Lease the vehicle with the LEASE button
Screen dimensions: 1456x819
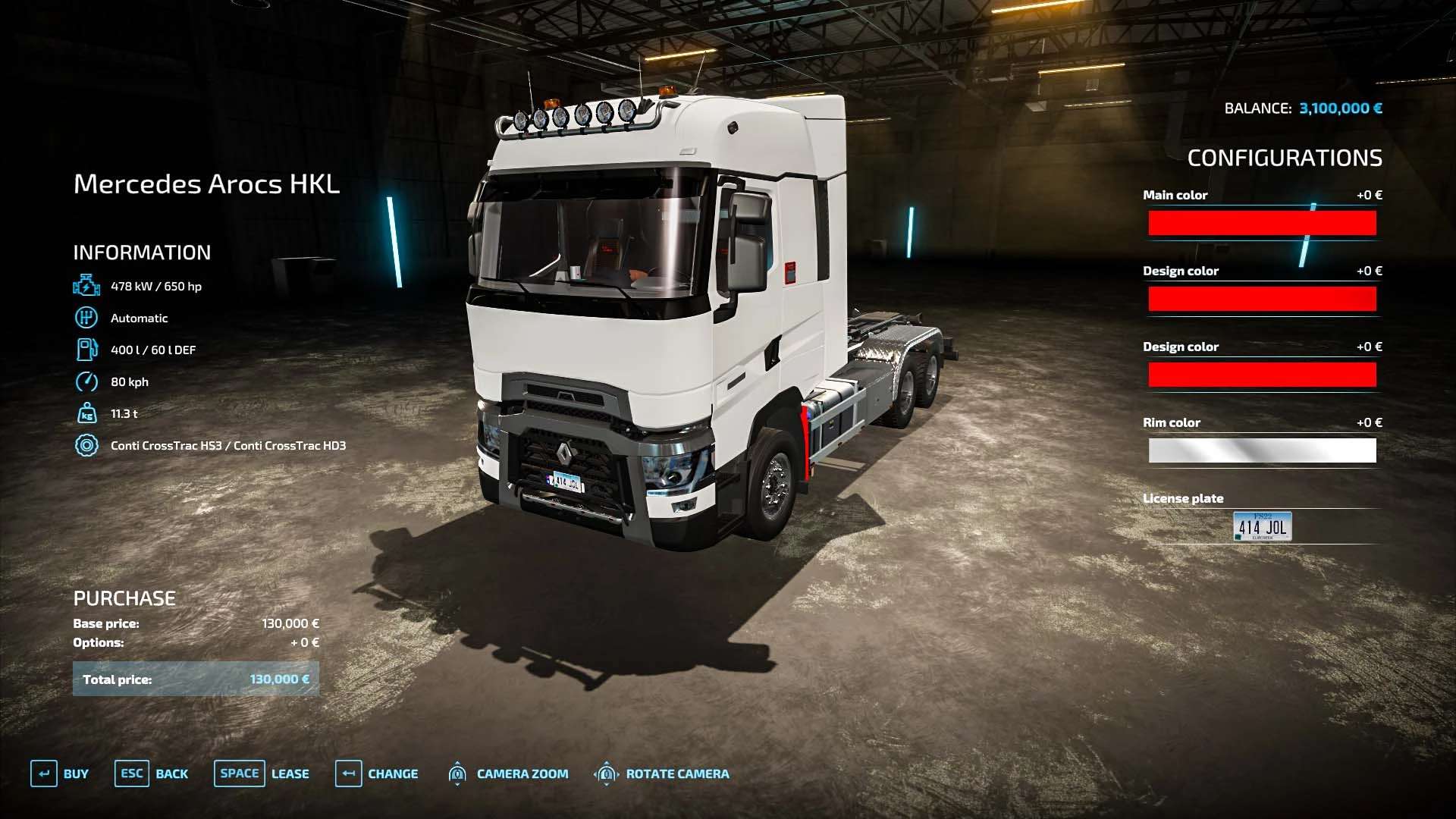pos(262,773)
